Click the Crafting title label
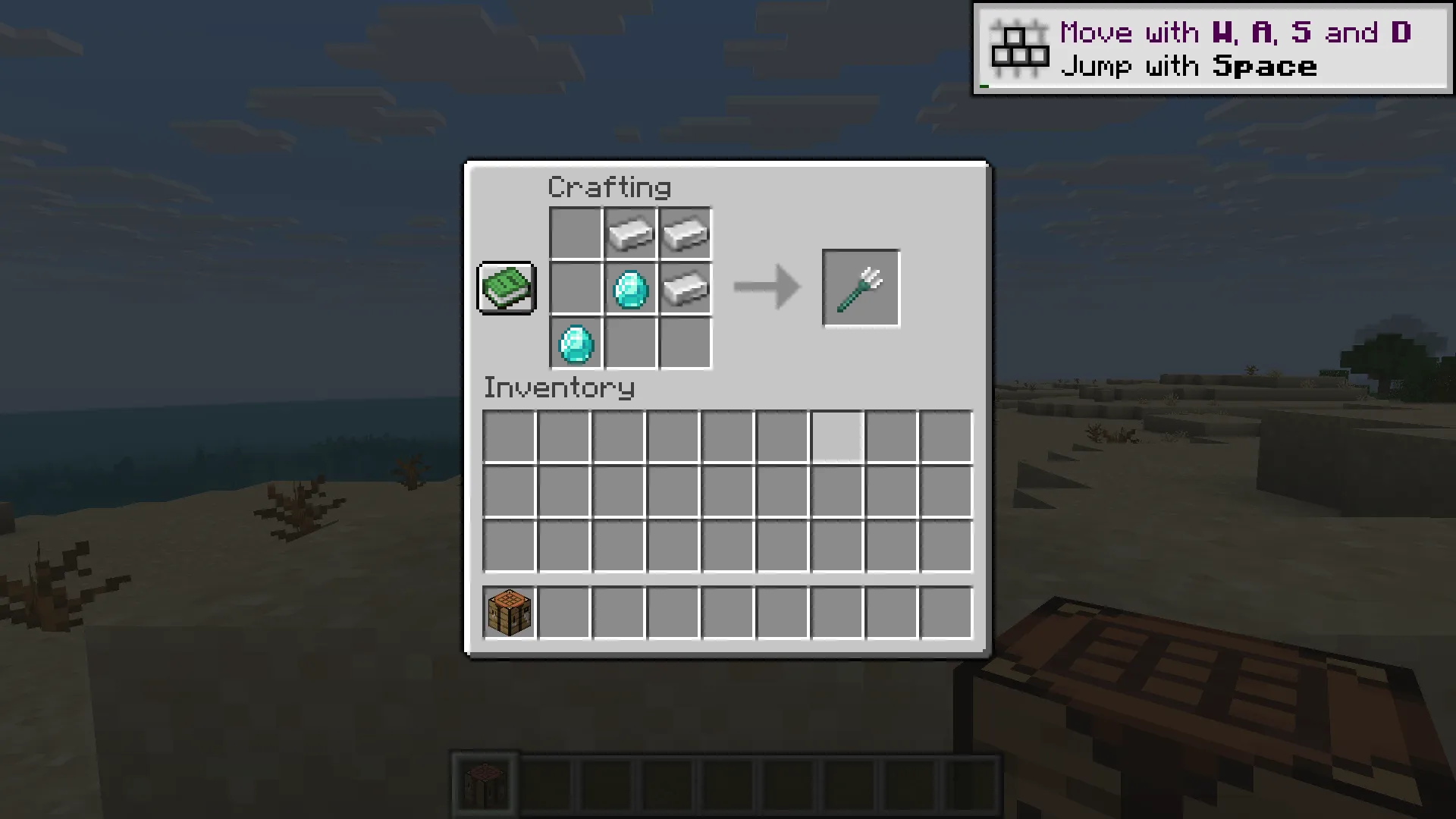1456x819 pixels. [610, 187]
